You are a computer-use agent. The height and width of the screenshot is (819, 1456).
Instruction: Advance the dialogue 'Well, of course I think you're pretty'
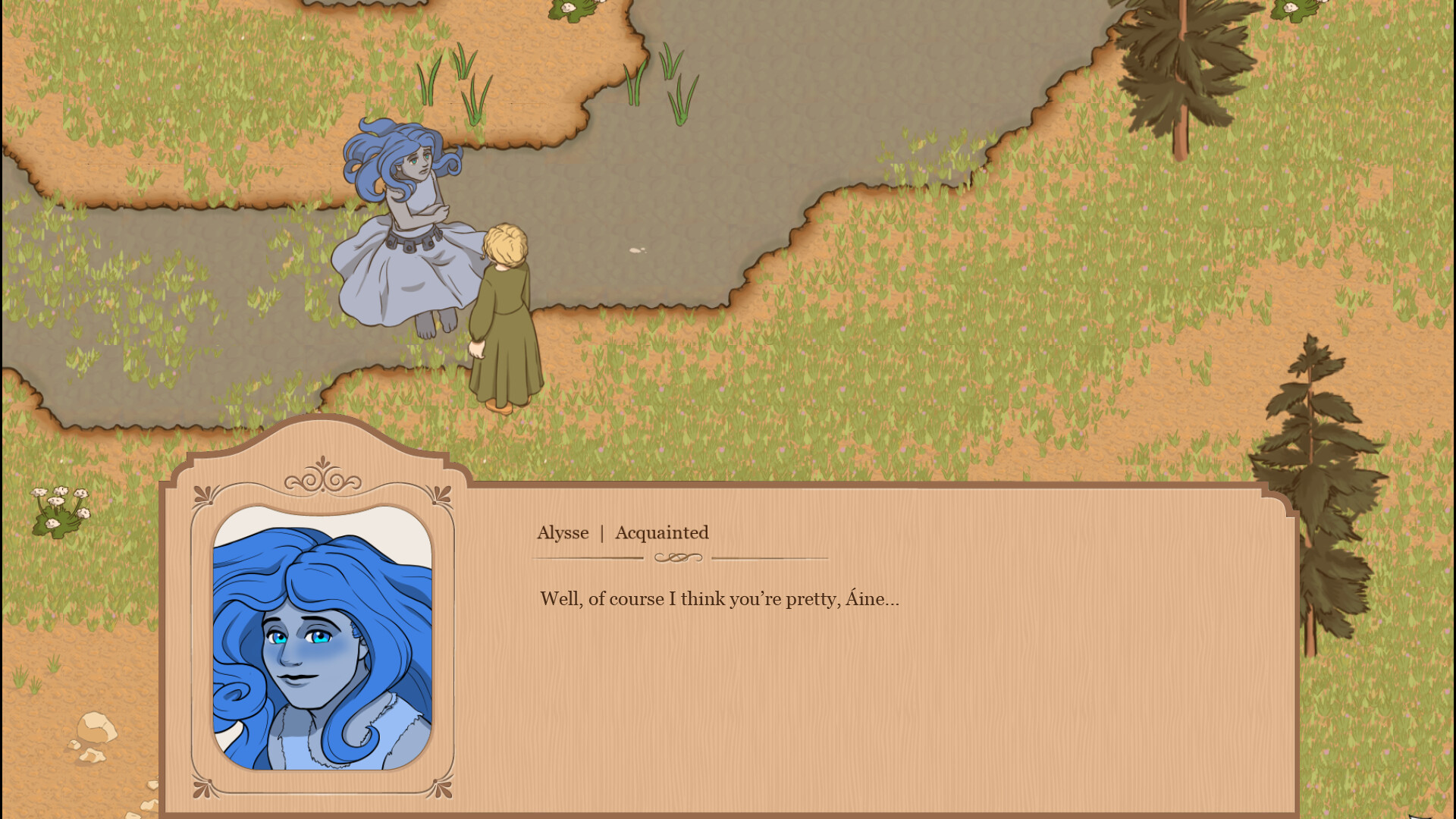pyautogui.click(x=717, y=599)
